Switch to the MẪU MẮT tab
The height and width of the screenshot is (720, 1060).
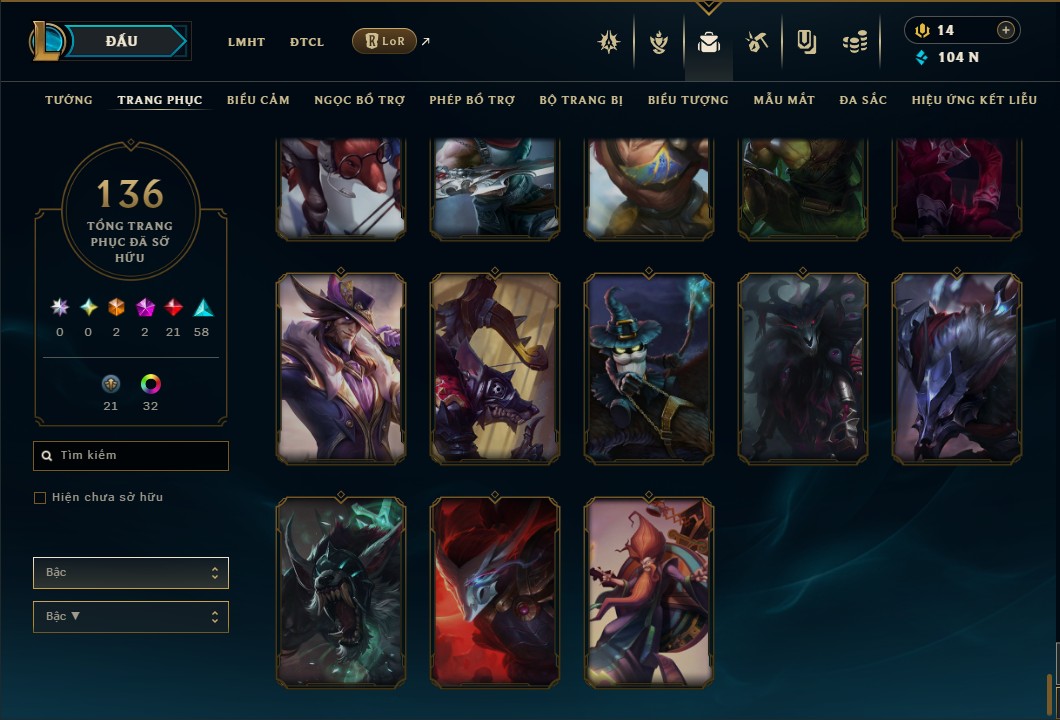click(784, 100)
